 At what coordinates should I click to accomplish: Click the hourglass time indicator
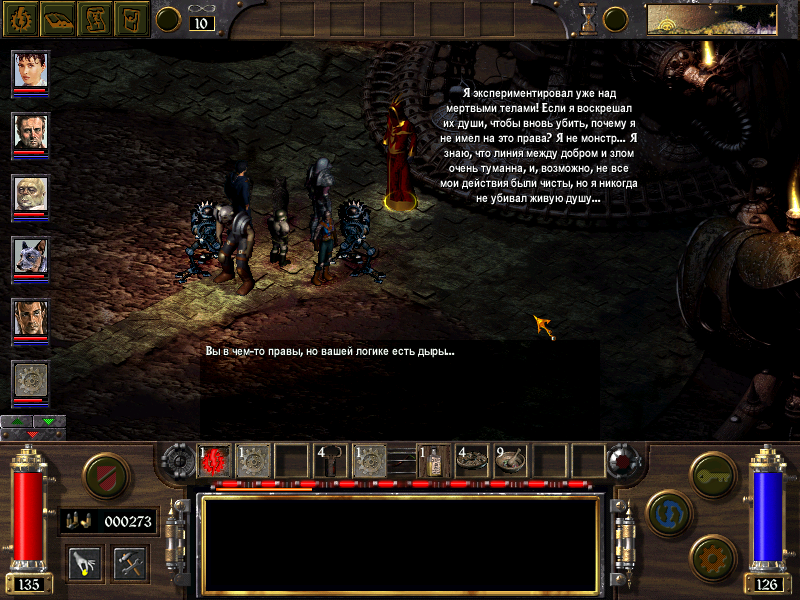[589, 17]
